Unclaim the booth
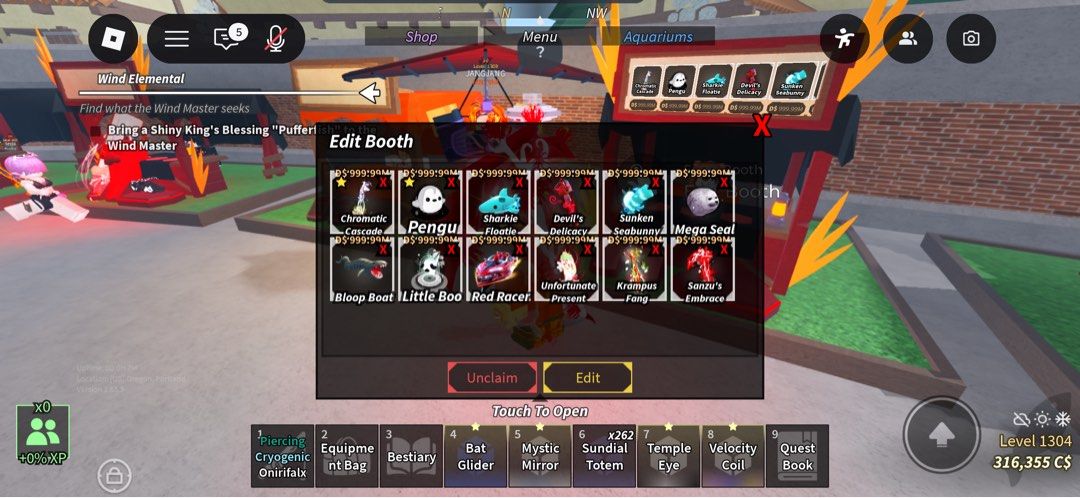 click(492, 378)
